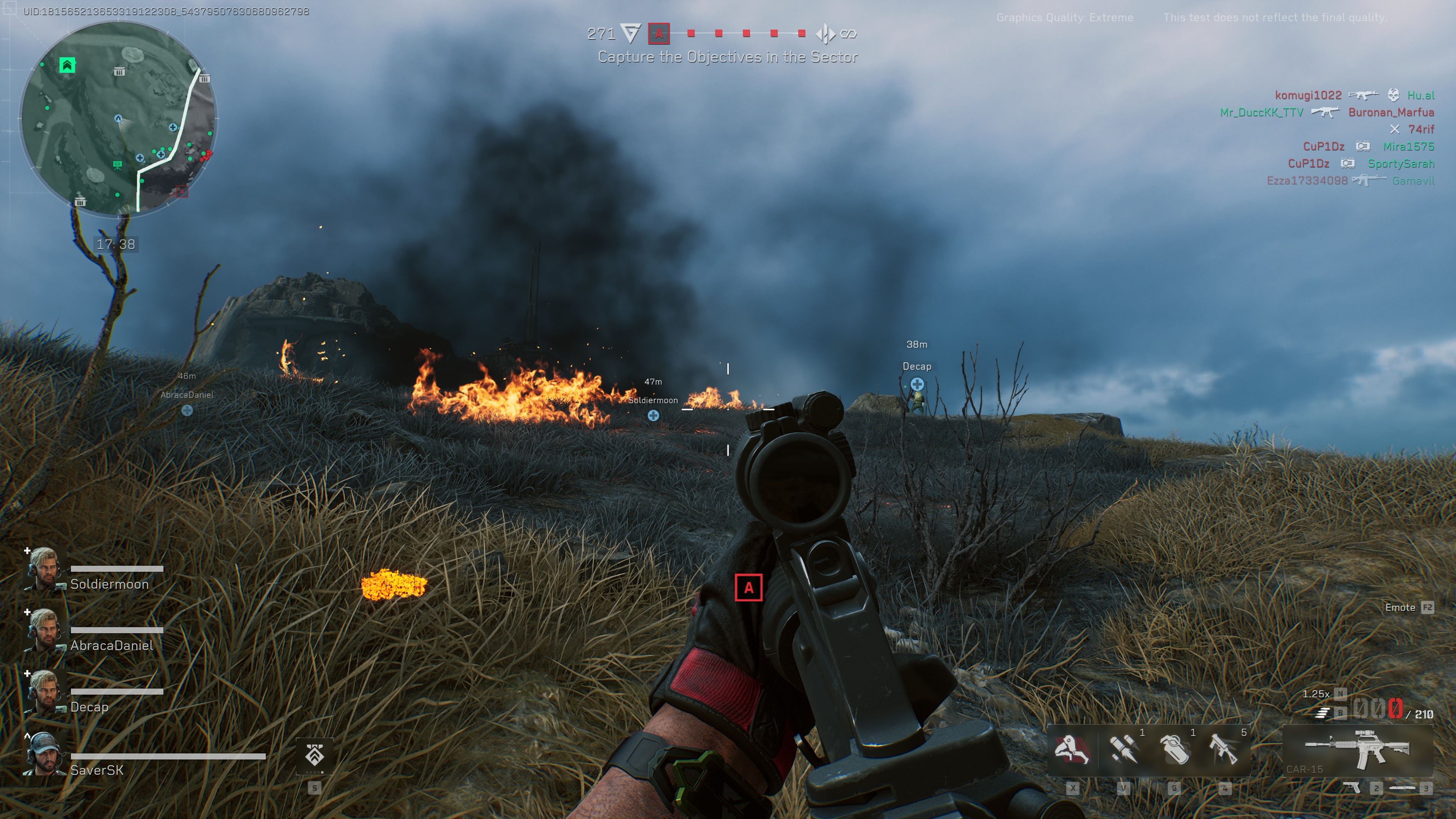Viewport: 1456px width, 819px height.
Task: Click the squad rank badge icon
Action: click(x=315, y=755)
